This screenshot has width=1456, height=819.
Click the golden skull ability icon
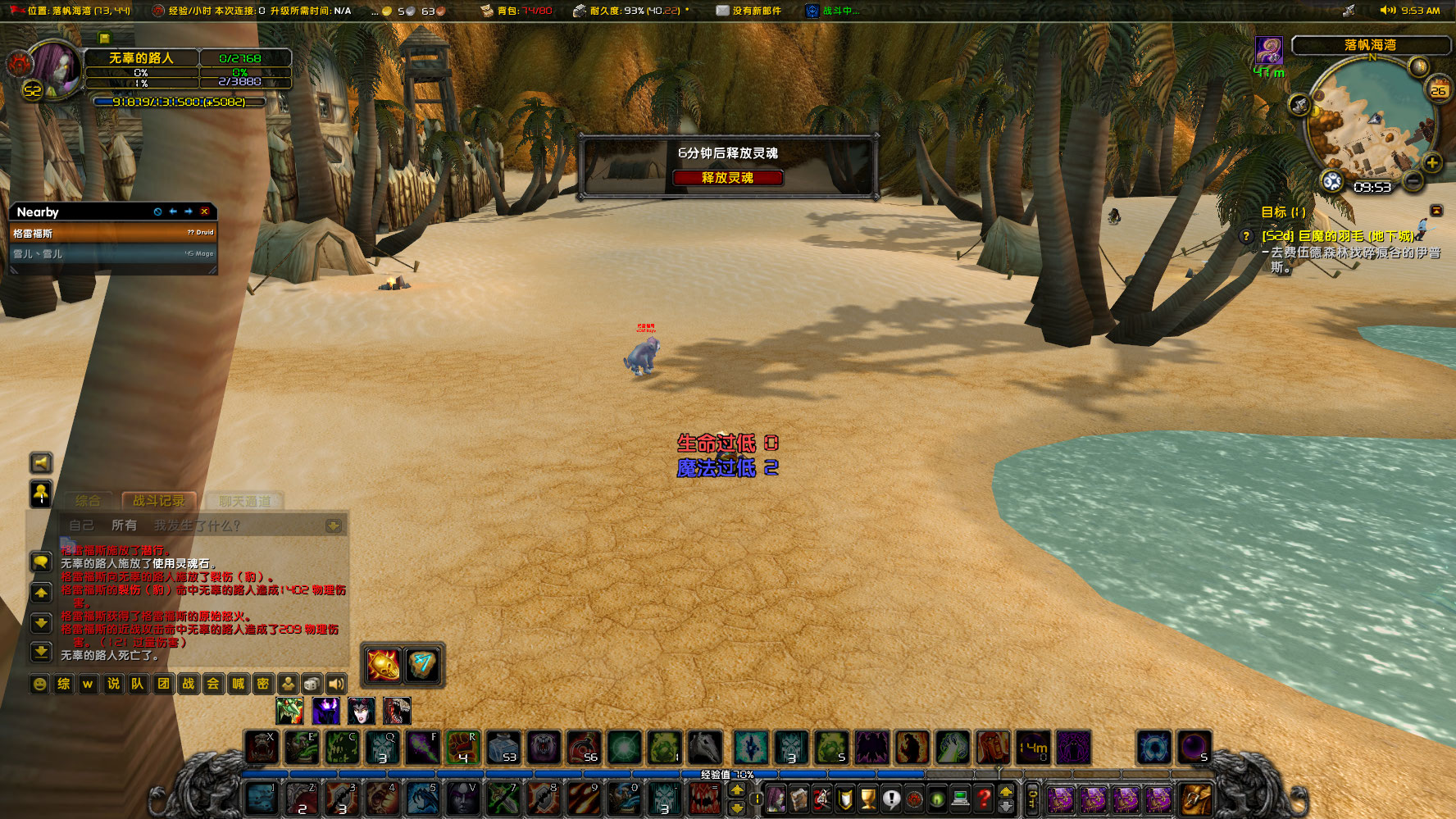(x=383, y=664)
